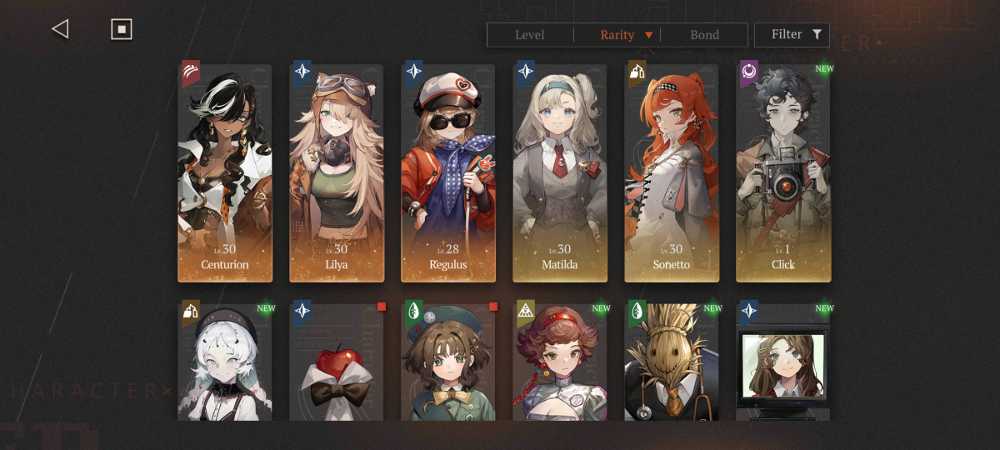1000x450 pixels.
Task: Pick the scarecrow-headed character card
Action: pyautogui.click(x=671, y=362)
